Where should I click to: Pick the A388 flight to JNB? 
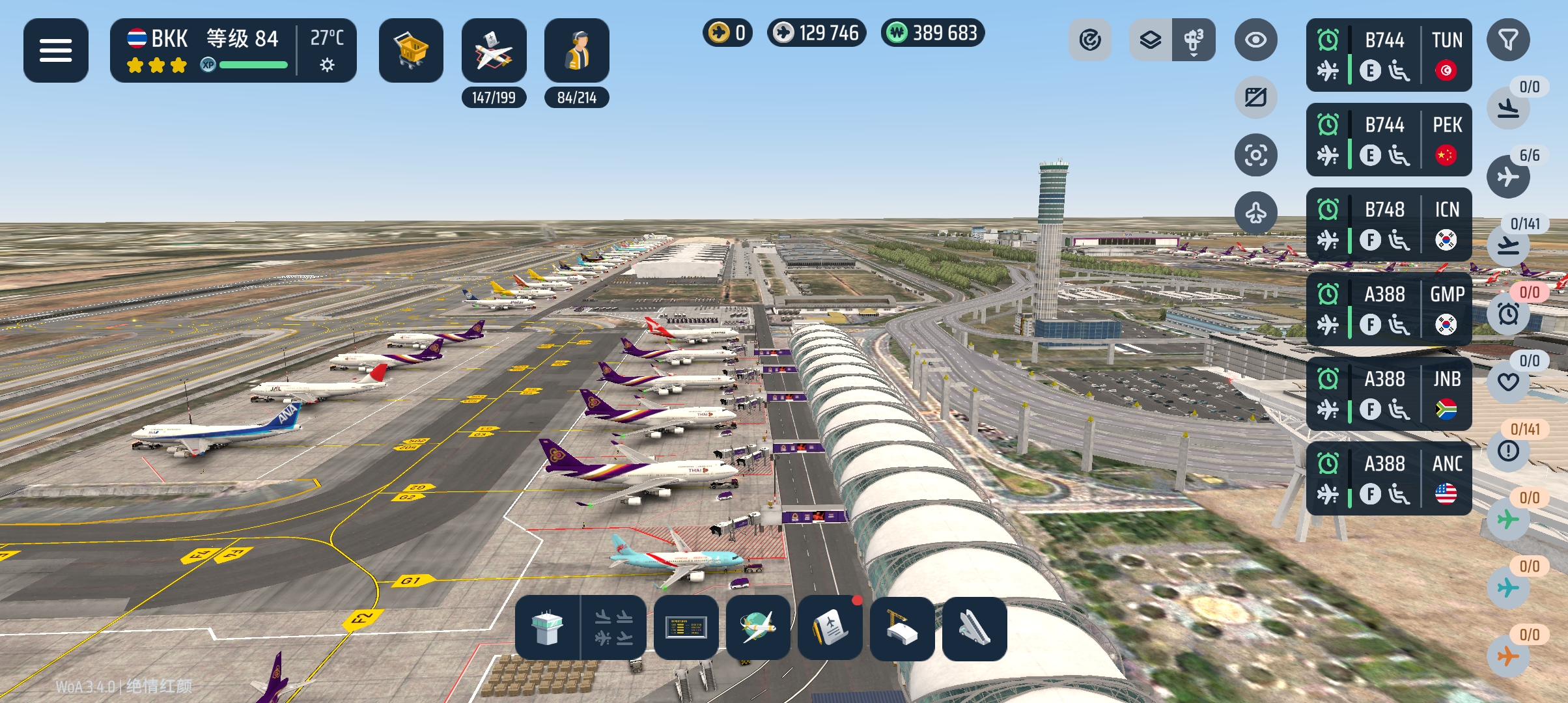click(1388, 394)
